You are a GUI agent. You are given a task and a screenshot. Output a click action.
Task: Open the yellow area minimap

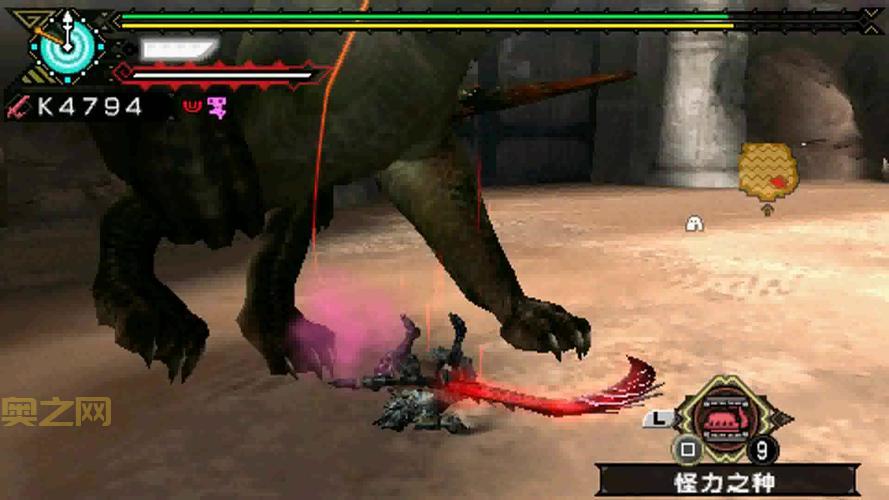[x=767, y=170]
